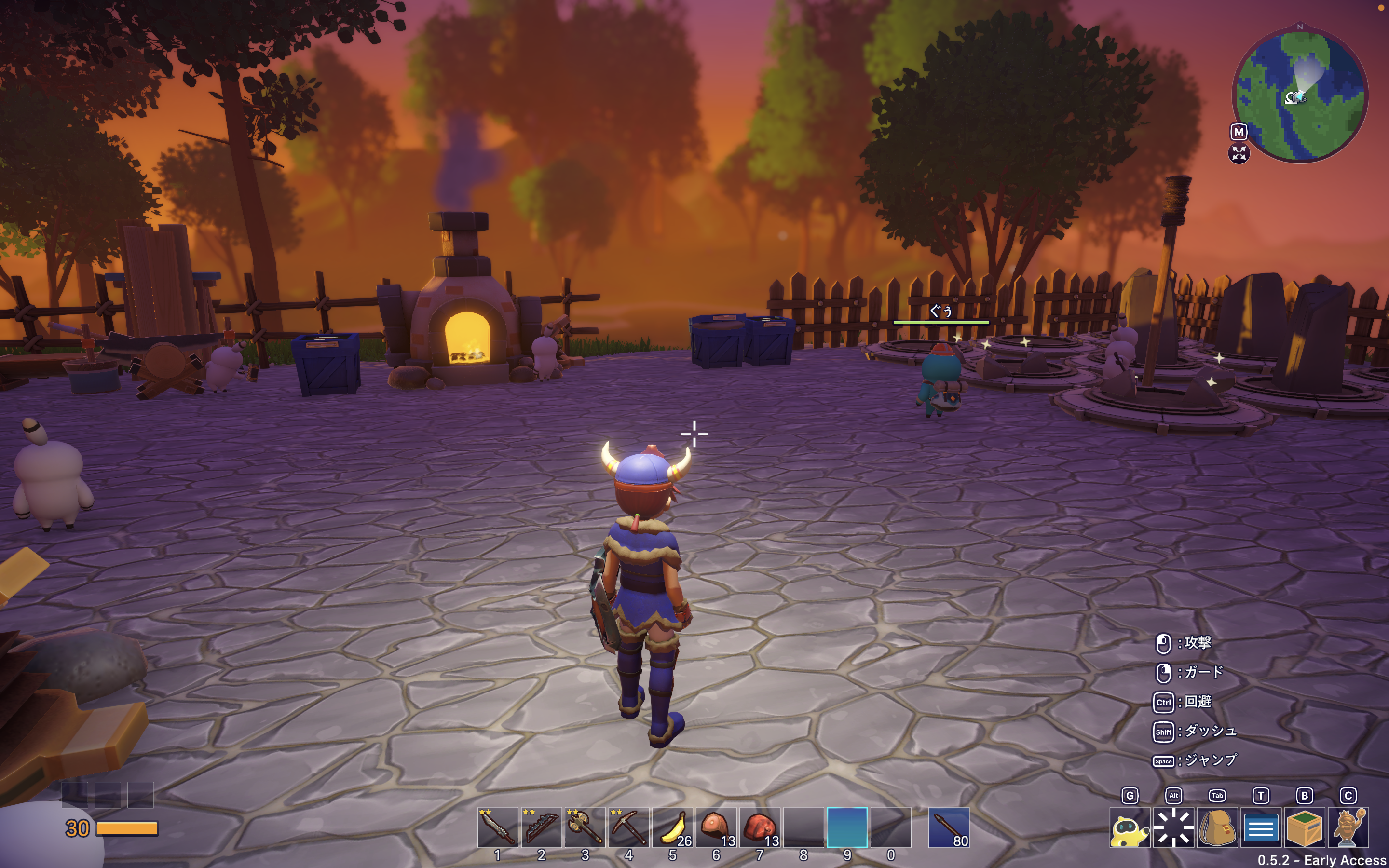Open the backpack inventory

coord(1217,828)
